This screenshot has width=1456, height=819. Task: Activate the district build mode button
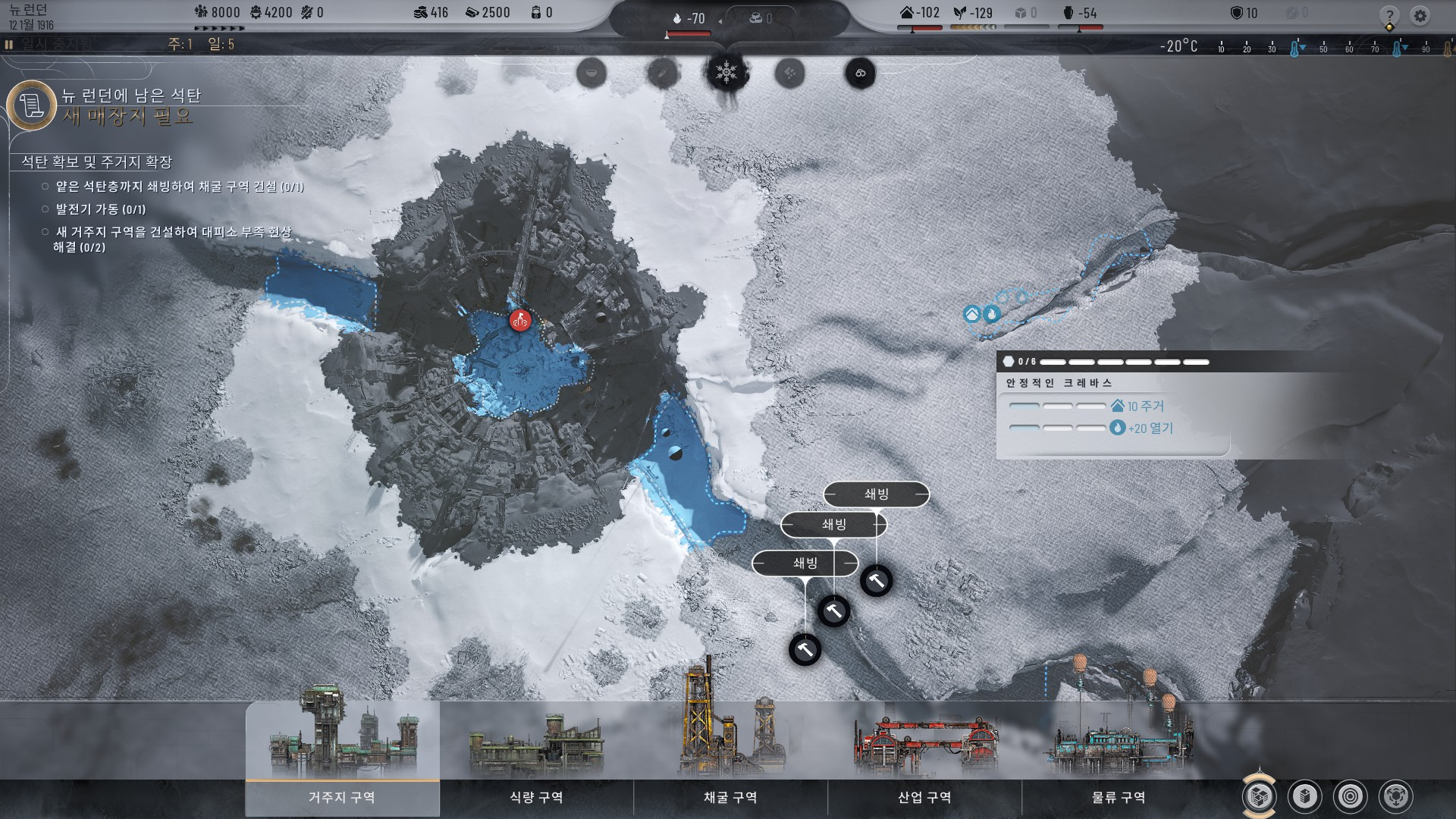point(1259,796)
